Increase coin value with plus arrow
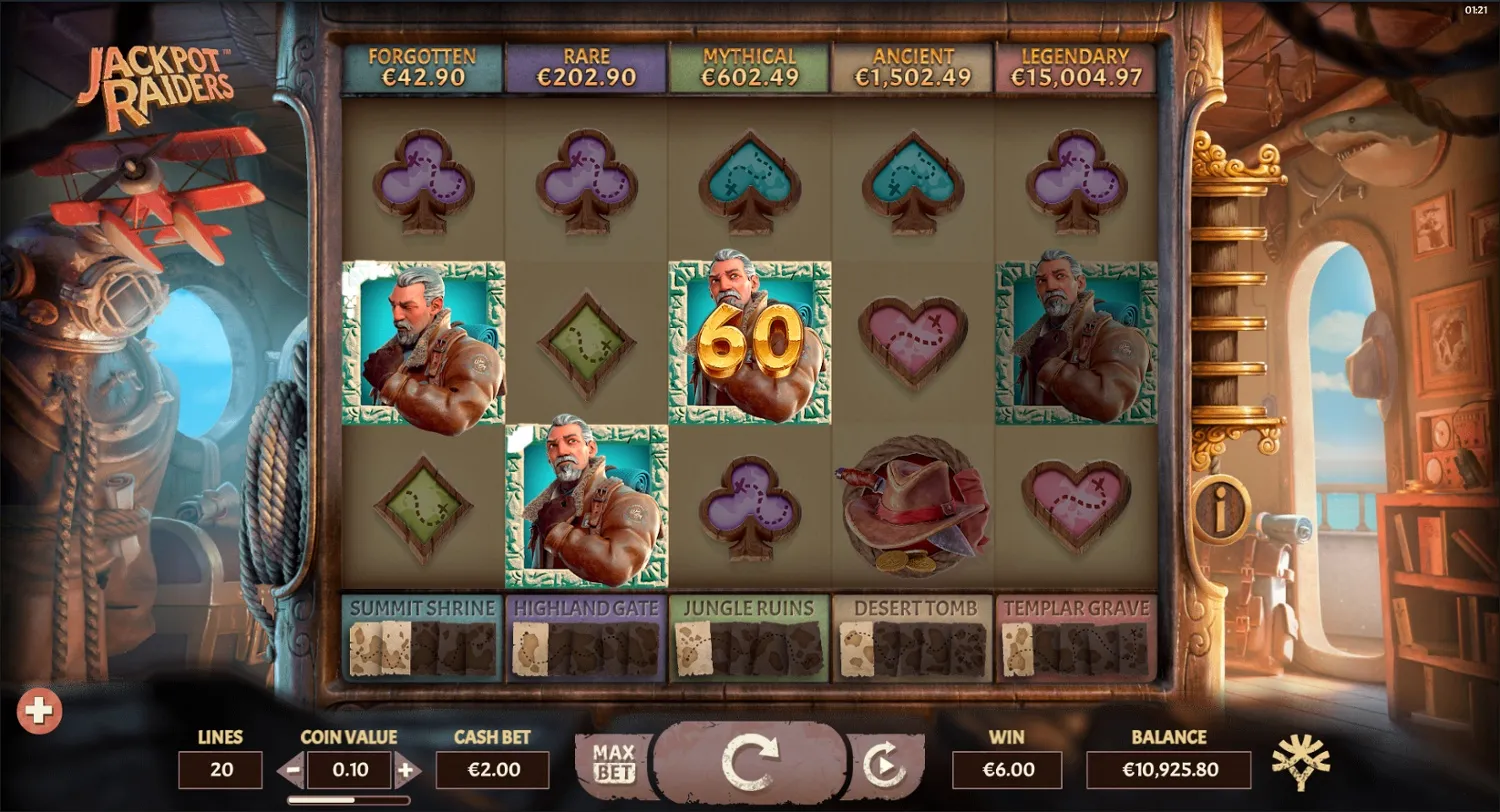The width and height of the screenshot is (1500, 812). point(404,770)
